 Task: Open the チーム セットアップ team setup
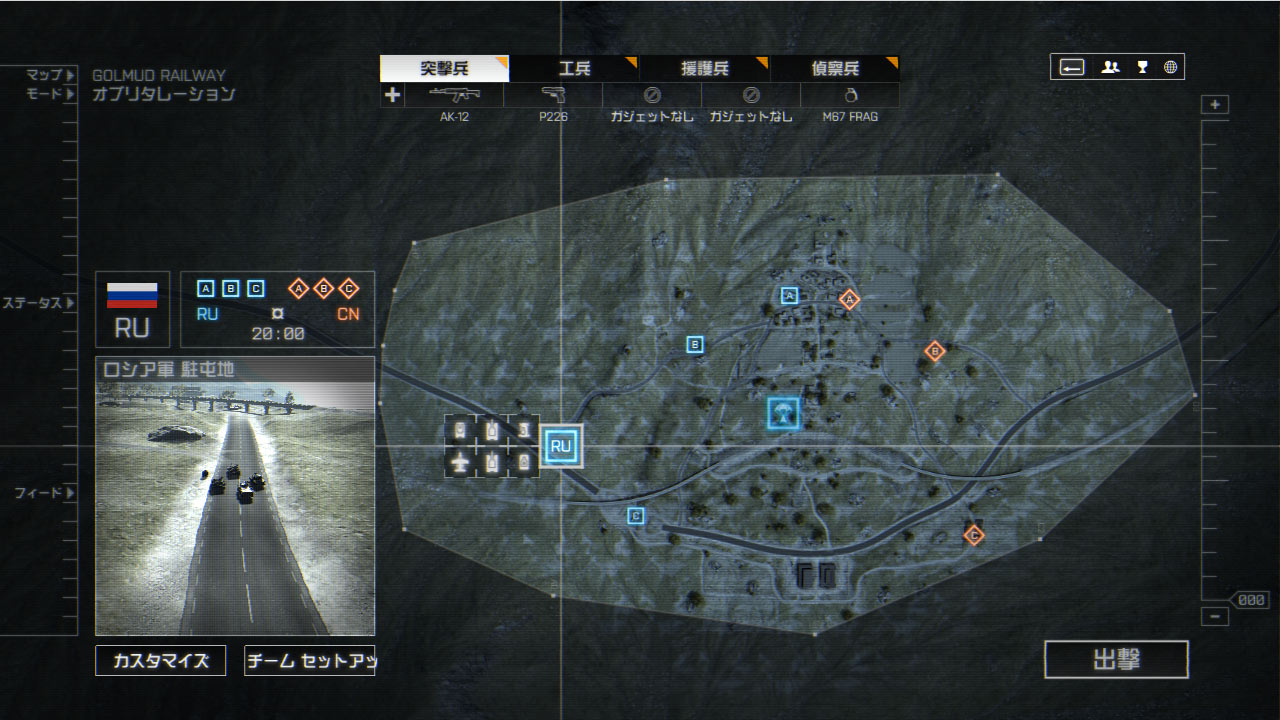(309, 660)
